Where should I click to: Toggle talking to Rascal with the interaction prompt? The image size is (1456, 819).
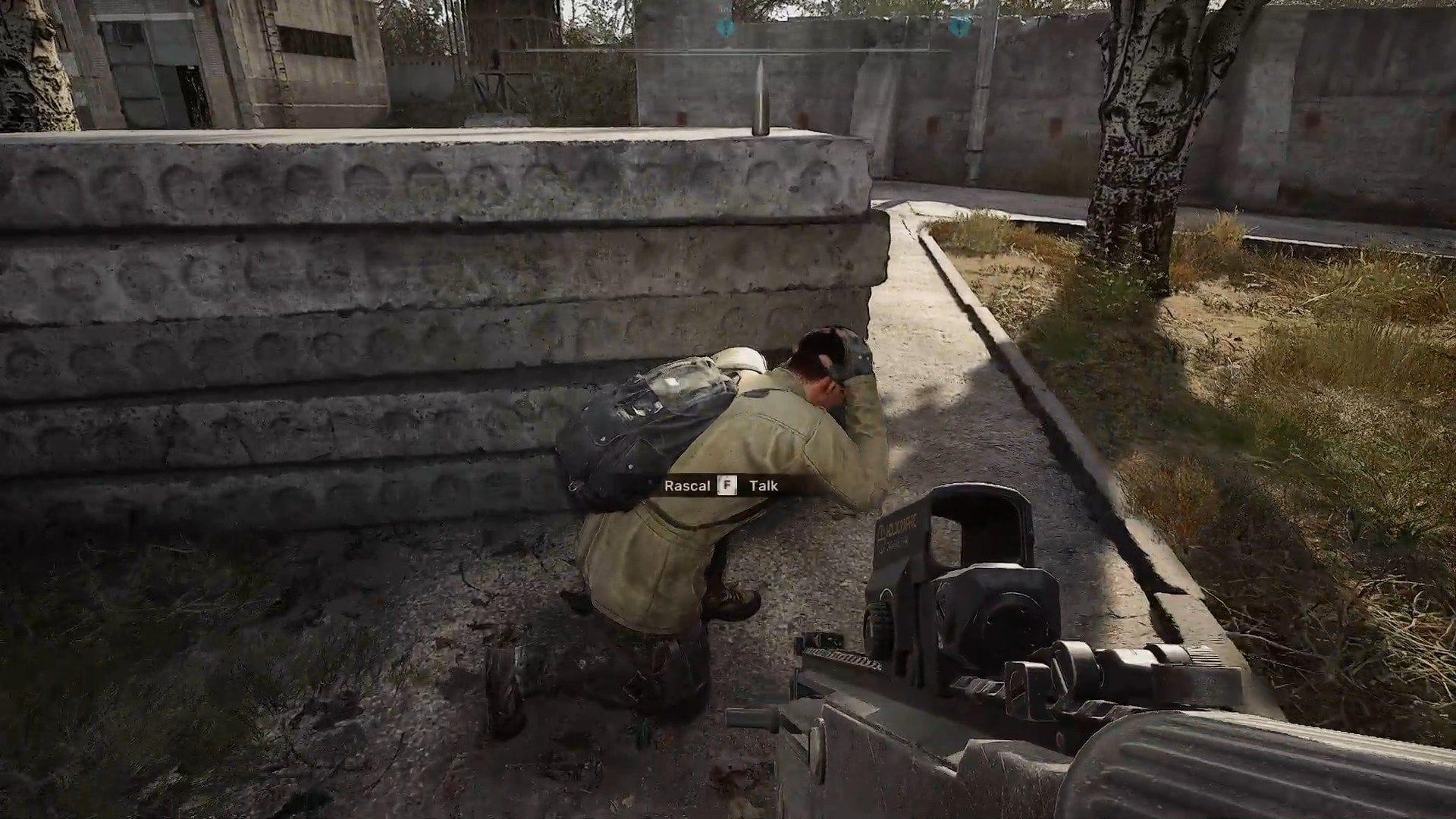pyautogui.click(x=727, y=485)
